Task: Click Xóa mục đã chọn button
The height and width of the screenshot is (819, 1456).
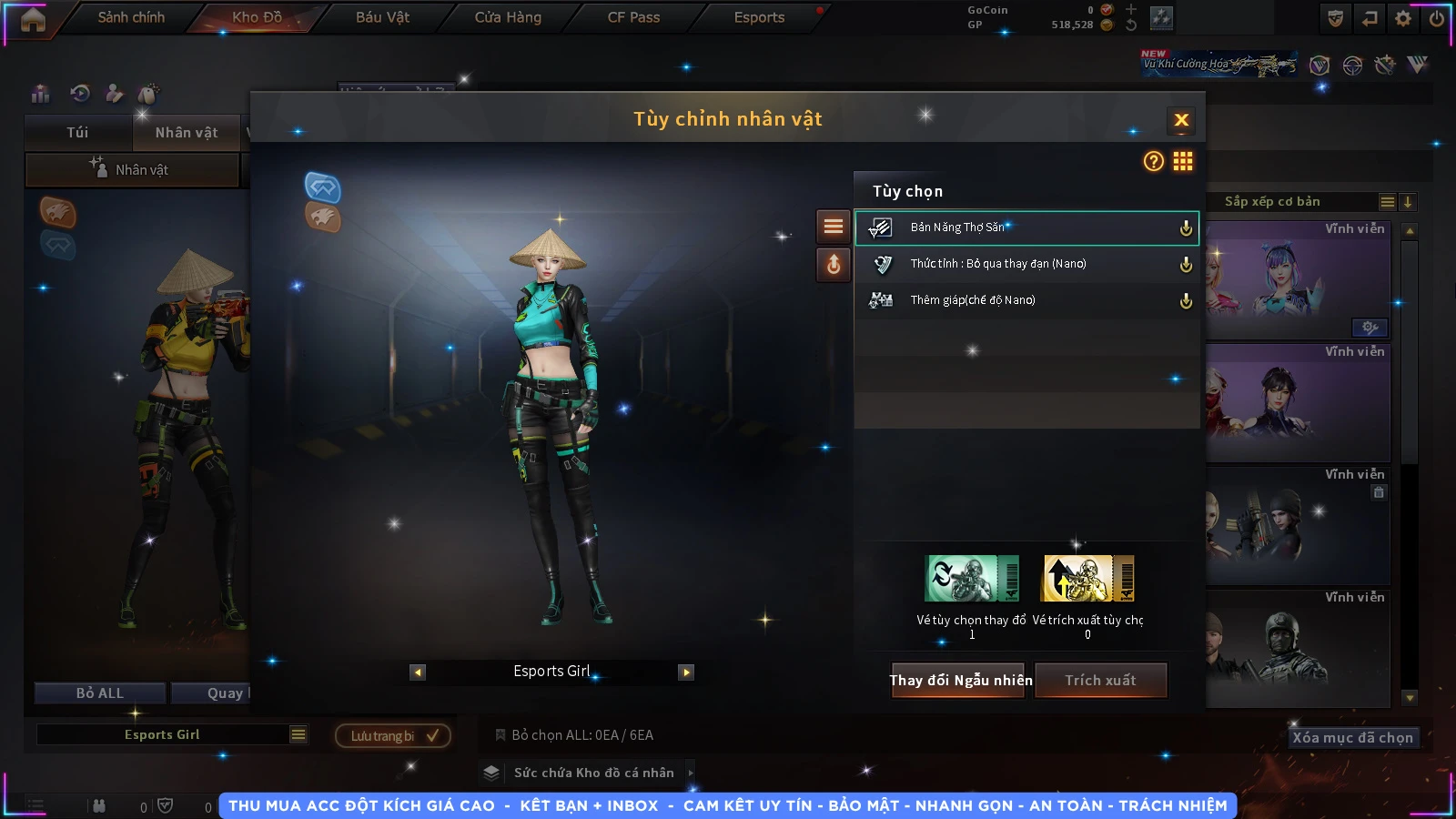Action: pyautogui.click(x=1352, y=738)
